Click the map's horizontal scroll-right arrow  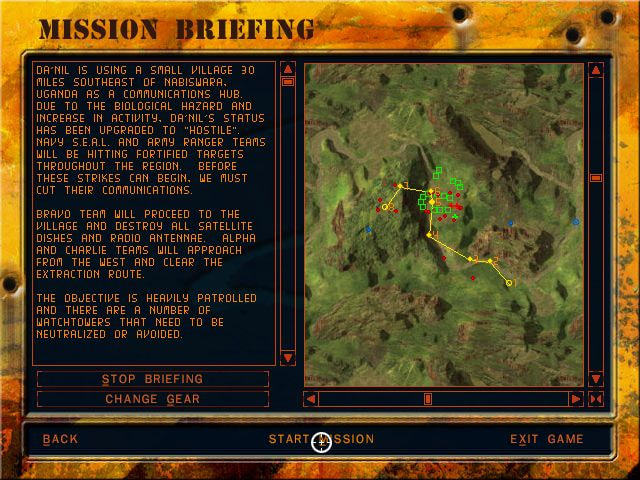coord(576,399)
